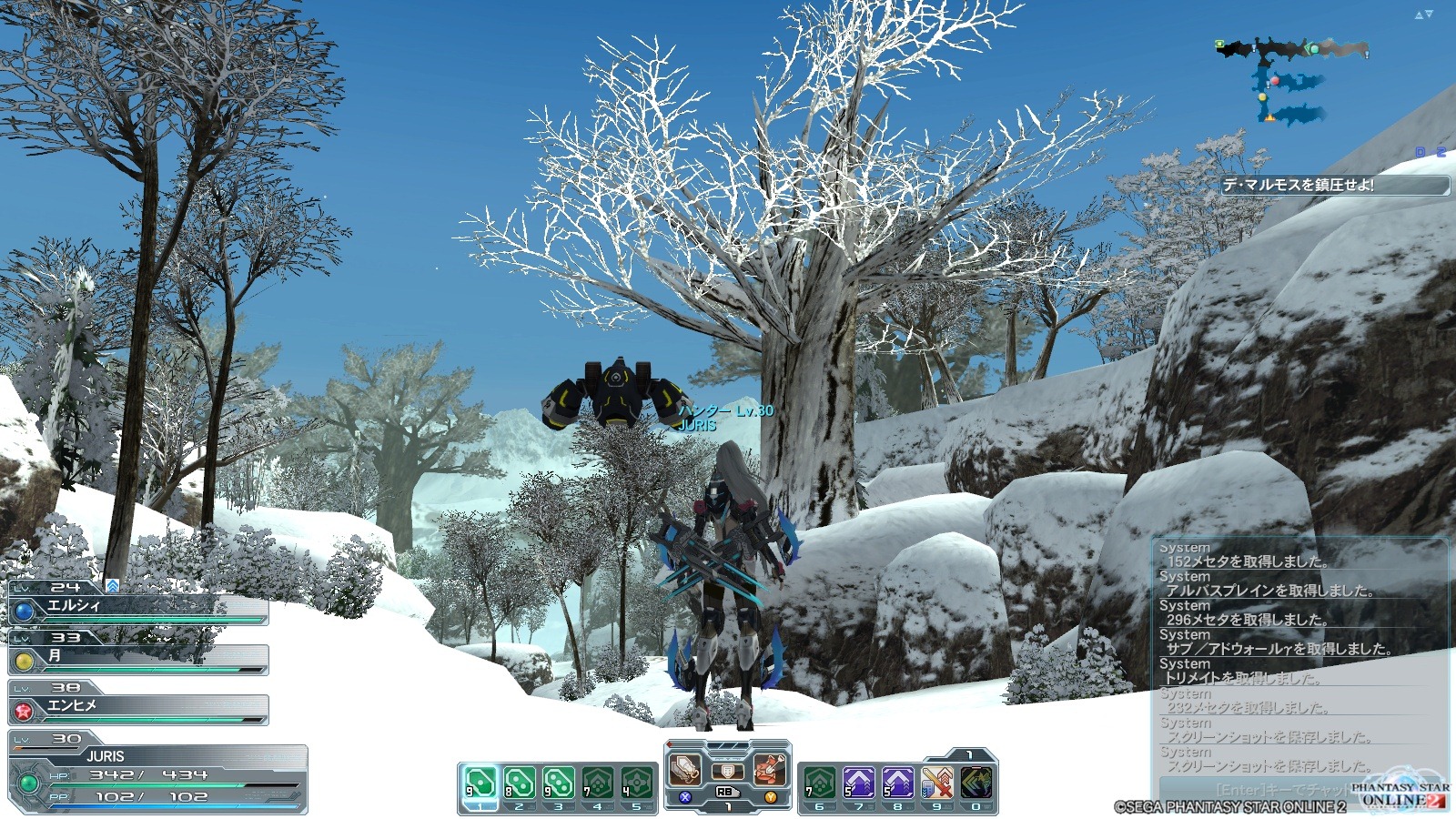The image size is (1456, 819).
Task: Use the Monomate item in slot 1
Action: click(480, 783)
